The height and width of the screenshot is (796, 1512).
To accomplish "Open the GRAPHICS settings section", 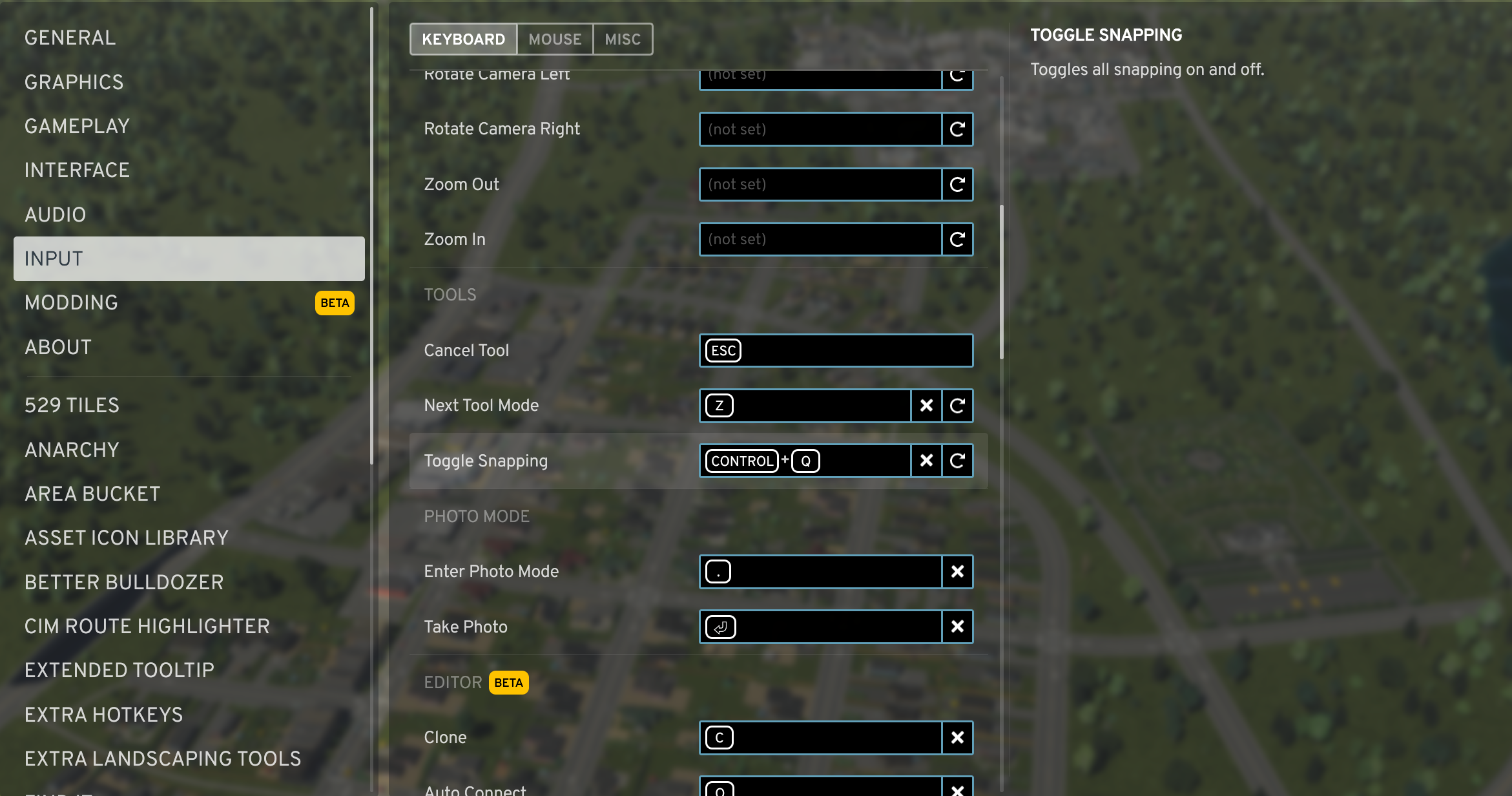I will pyautogui.click(x=74, y=82).
